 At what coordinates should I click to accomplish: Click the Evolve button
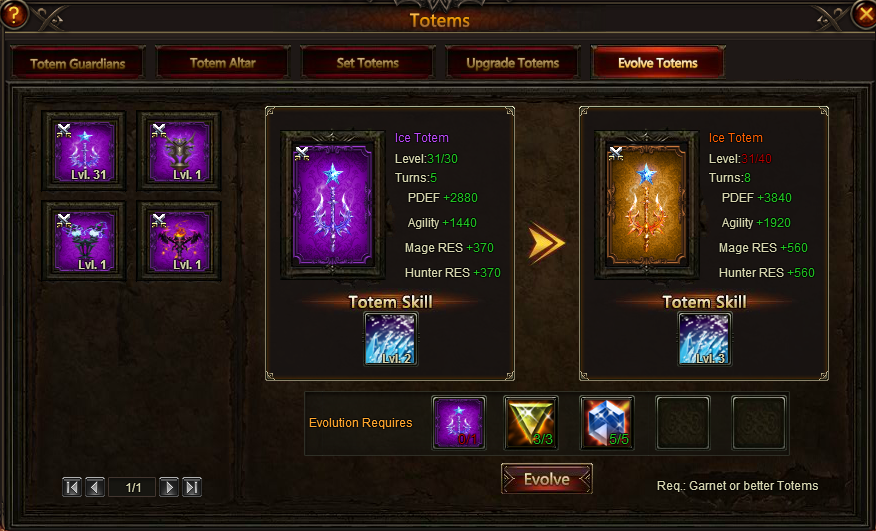tap(546, 479)
